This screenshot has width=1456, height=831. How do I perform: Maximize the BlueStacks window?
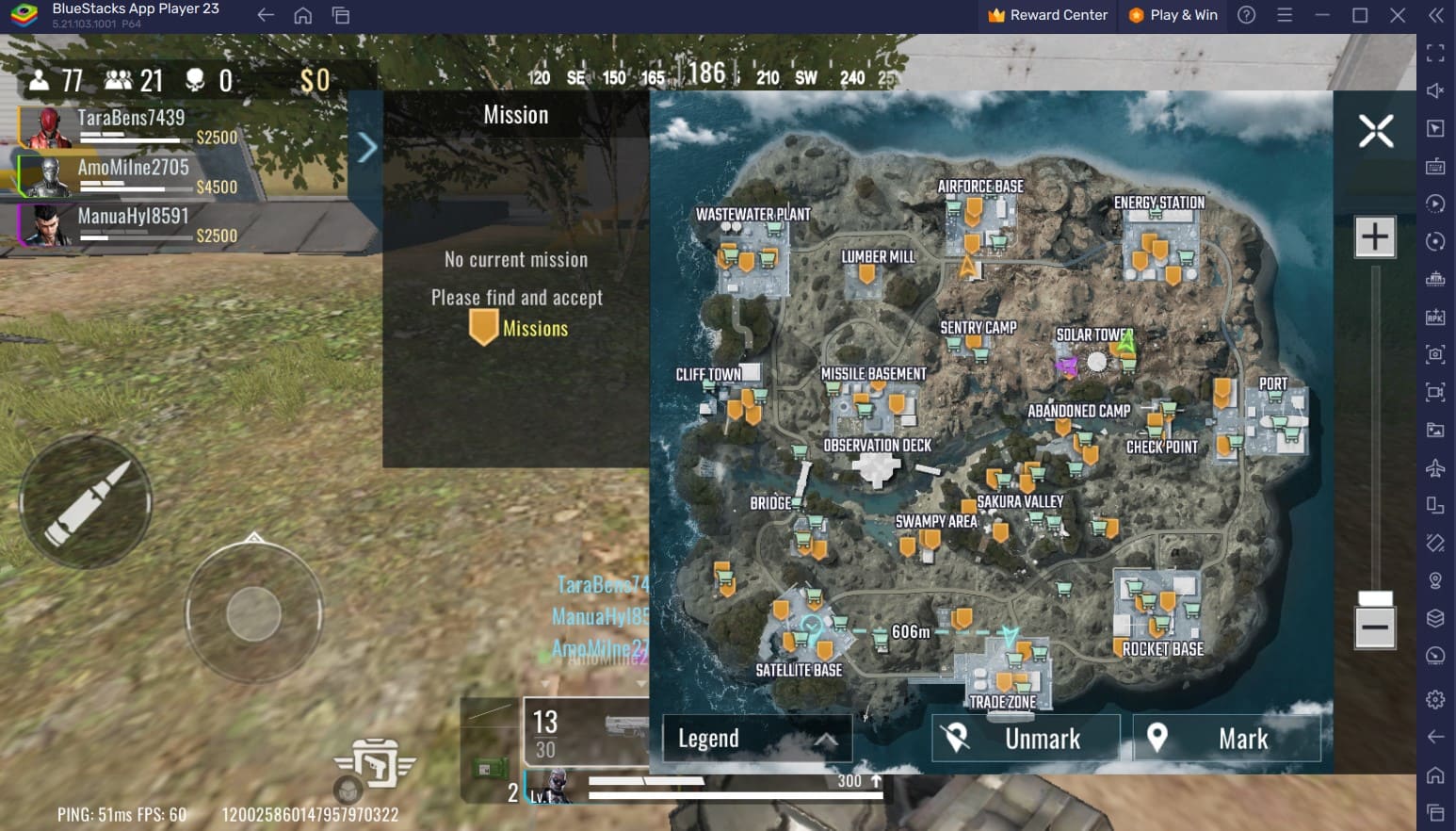[x=1360, y=15]
